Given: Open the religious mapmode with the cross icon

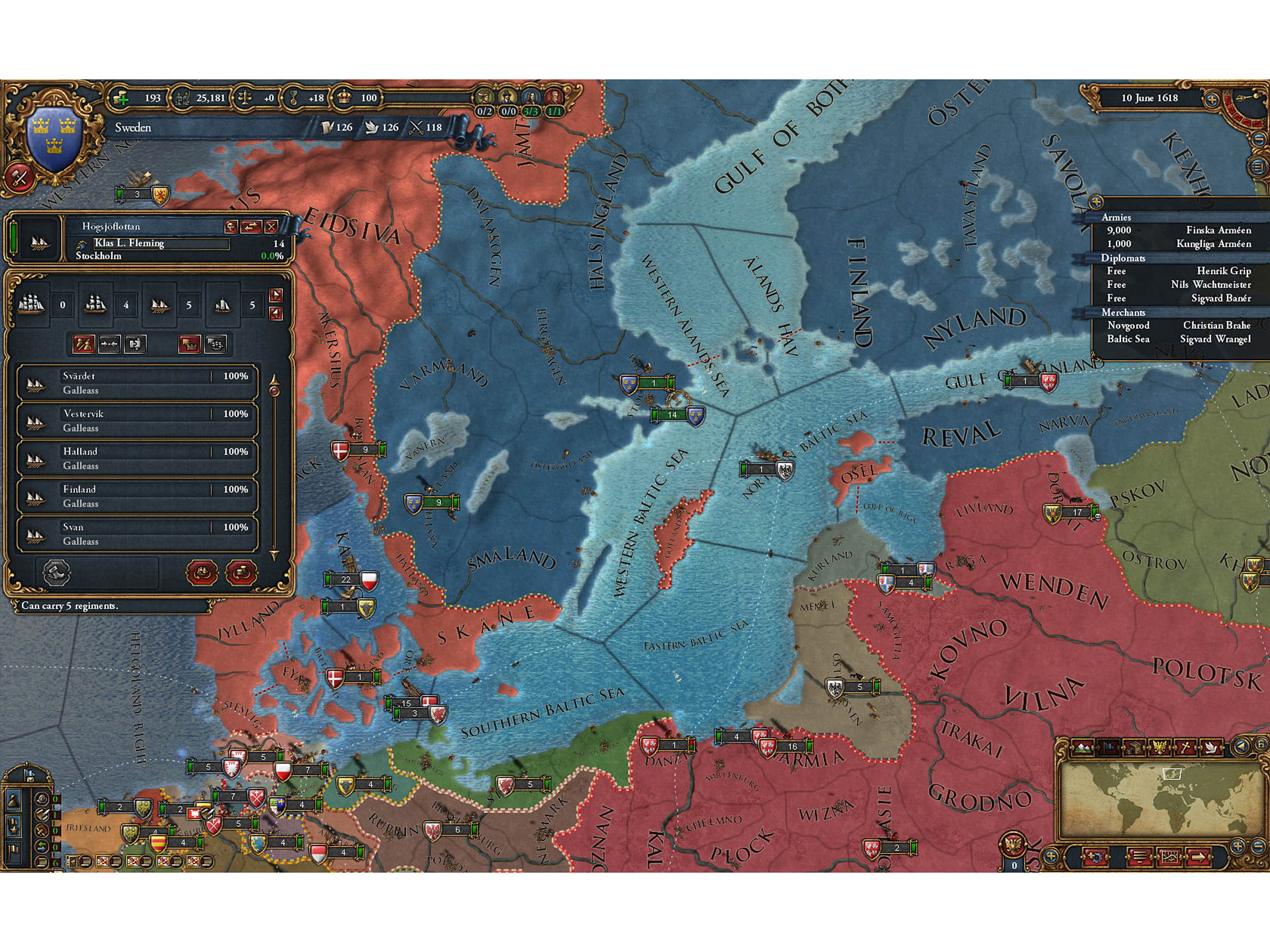Looking at the screenshot, I should [x=1186, y=748].
